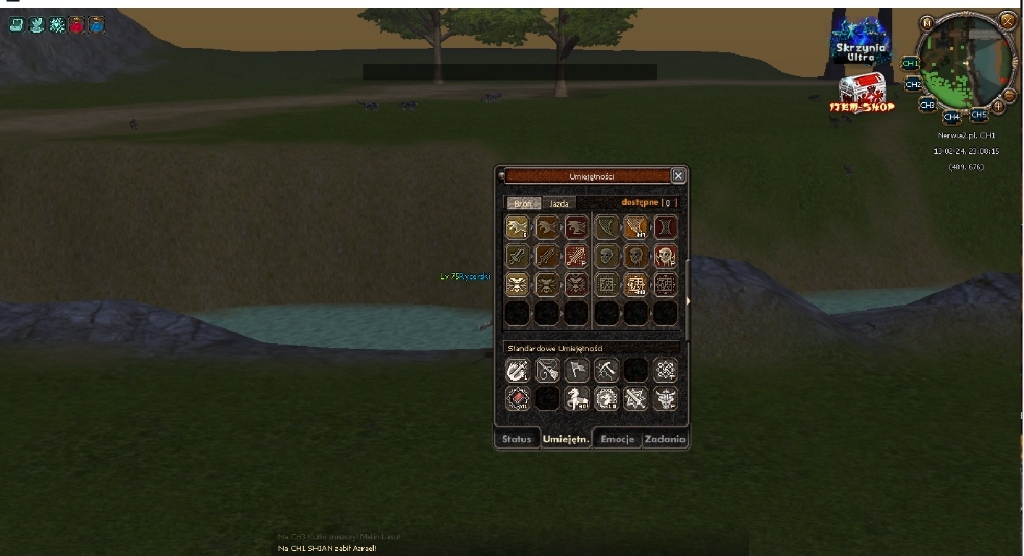
Task: Switch to the Status tab
Action: pos(516,439)
